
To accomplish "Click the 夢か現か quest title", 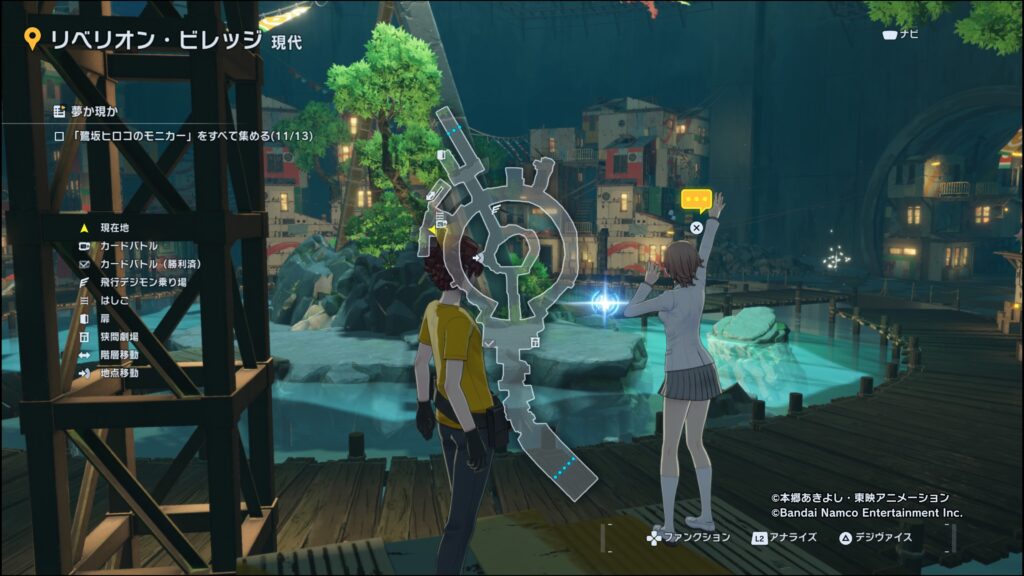I will click(92, 111).
